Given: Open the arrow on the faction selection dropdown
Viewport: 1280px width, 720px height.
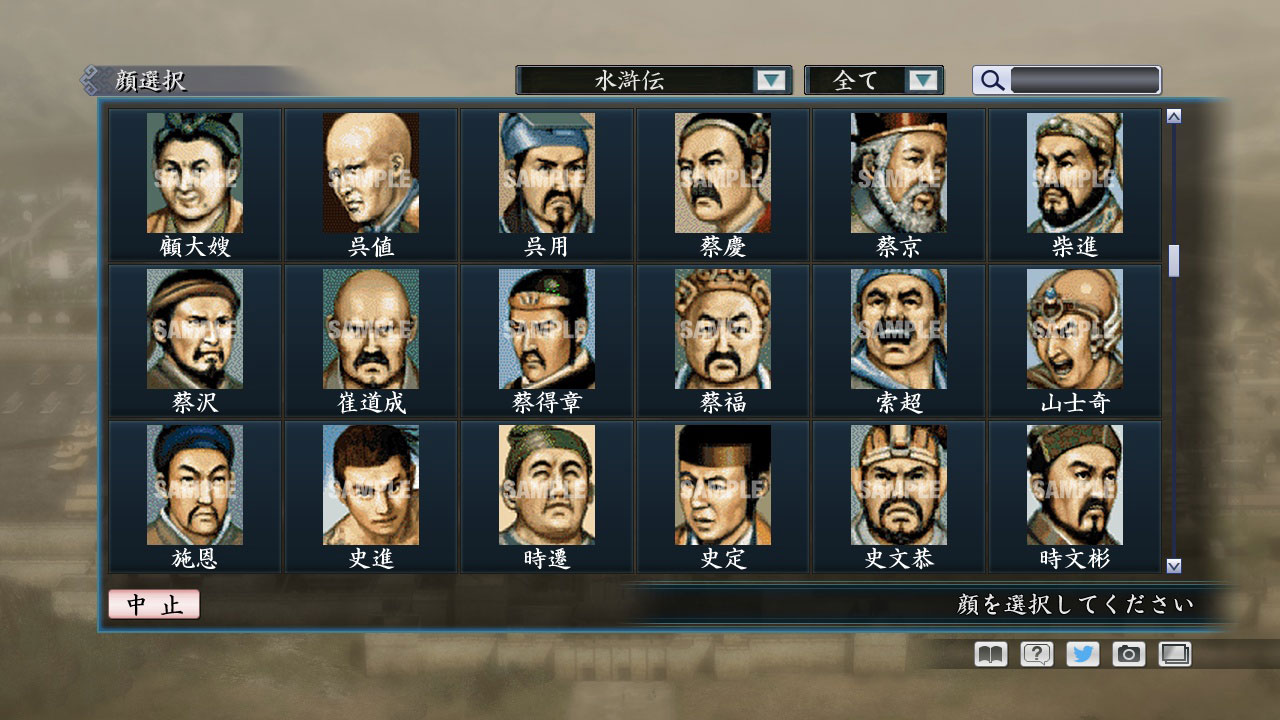Looking at the screenshot, I should 770,79.
